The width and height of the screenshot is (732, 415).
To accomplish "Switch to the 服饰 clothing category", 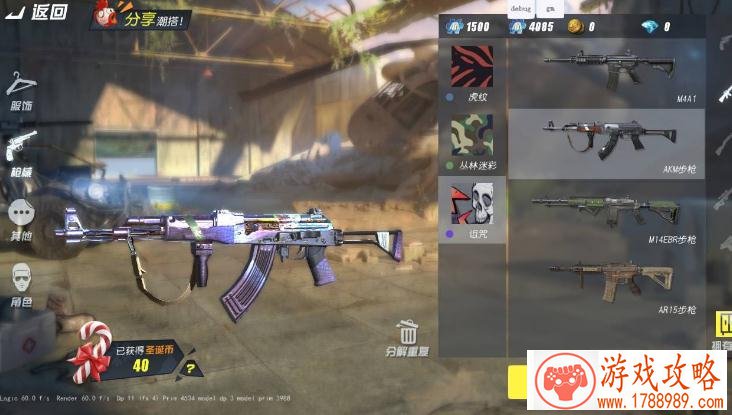I will [21, 90].
